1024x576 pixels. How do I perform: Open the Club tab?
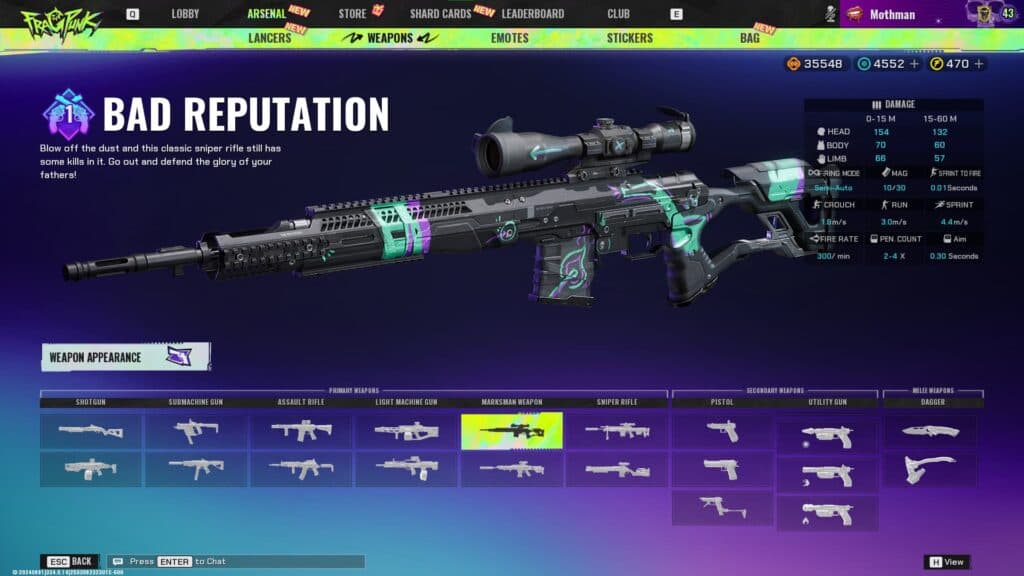pos(618,14)
